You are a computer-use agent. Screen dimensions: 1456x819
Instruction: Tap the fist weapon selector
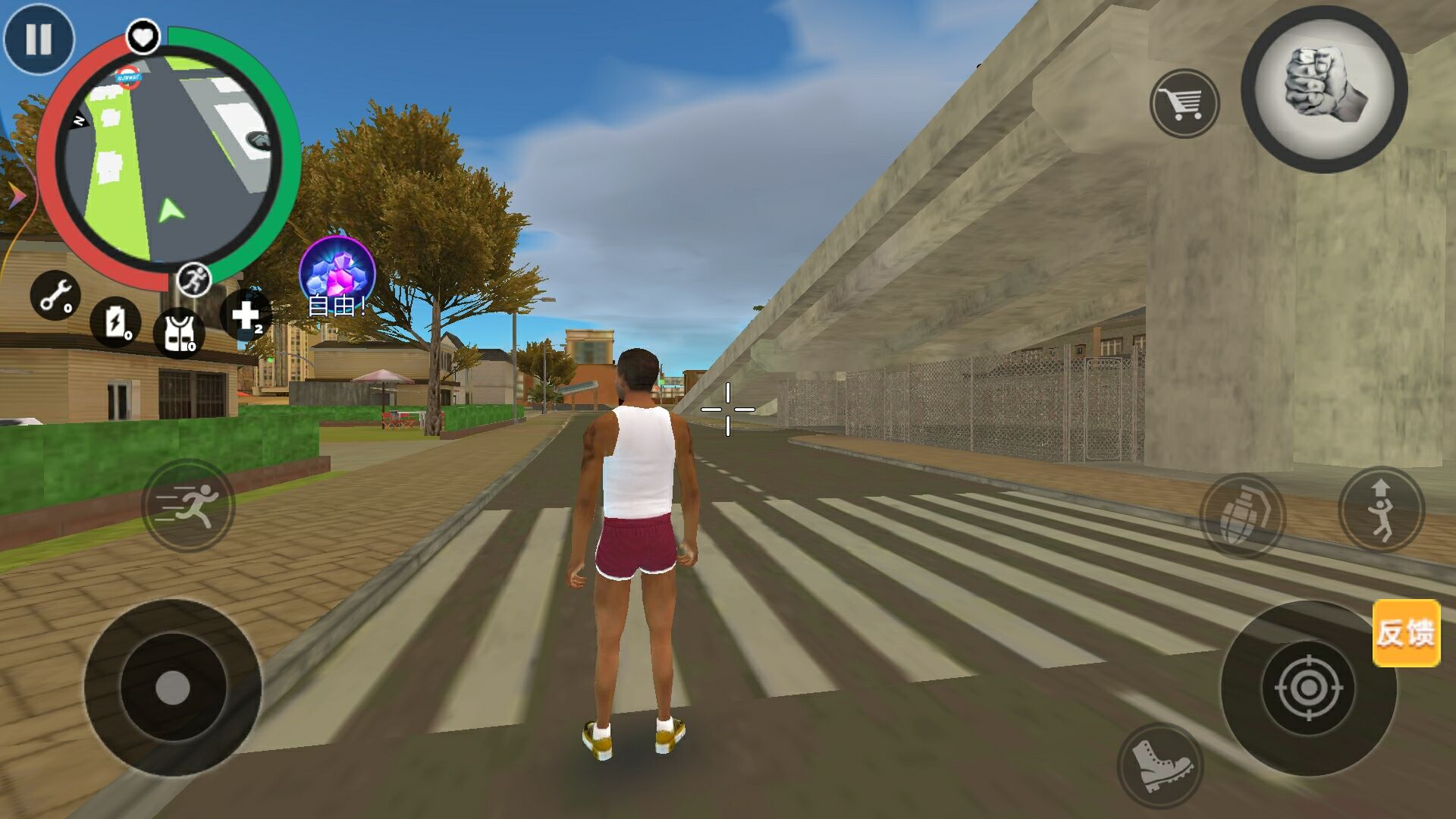click(1324, 90)
